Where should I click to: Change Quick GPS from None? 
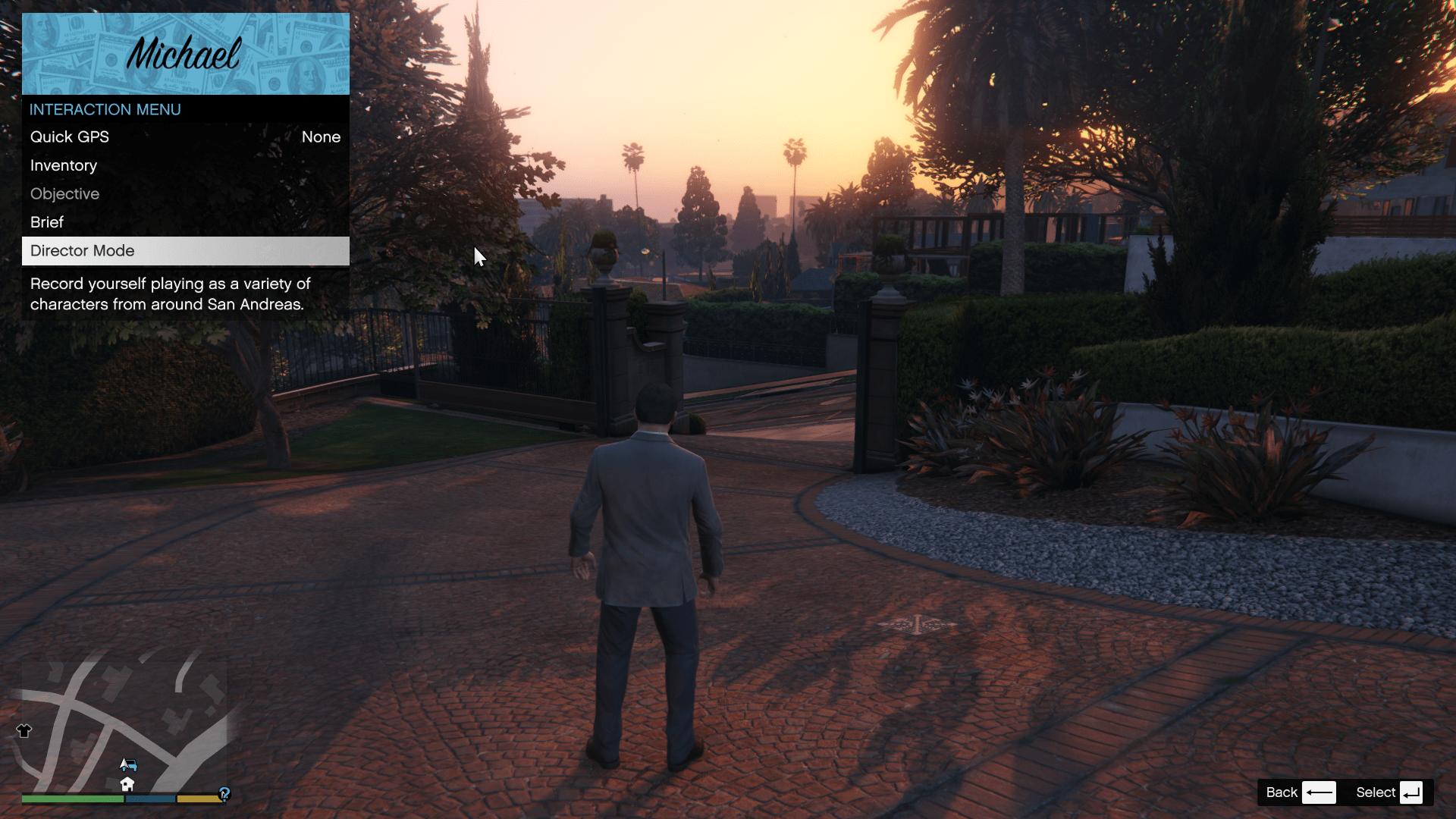click(x=322, y=137)
